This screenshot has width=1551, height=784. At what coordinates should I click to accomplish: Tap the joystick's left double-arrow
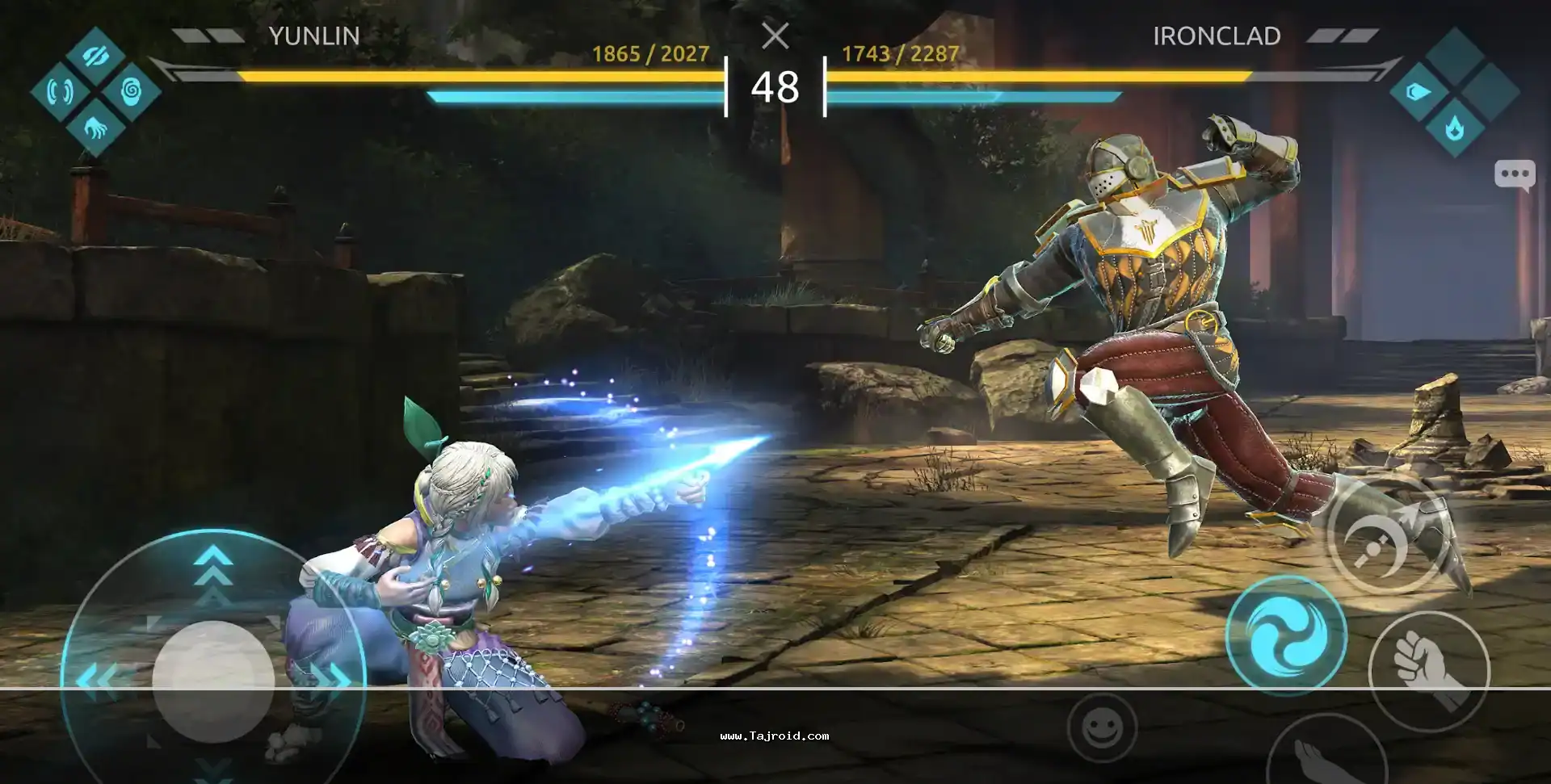(x=97, y=678)
